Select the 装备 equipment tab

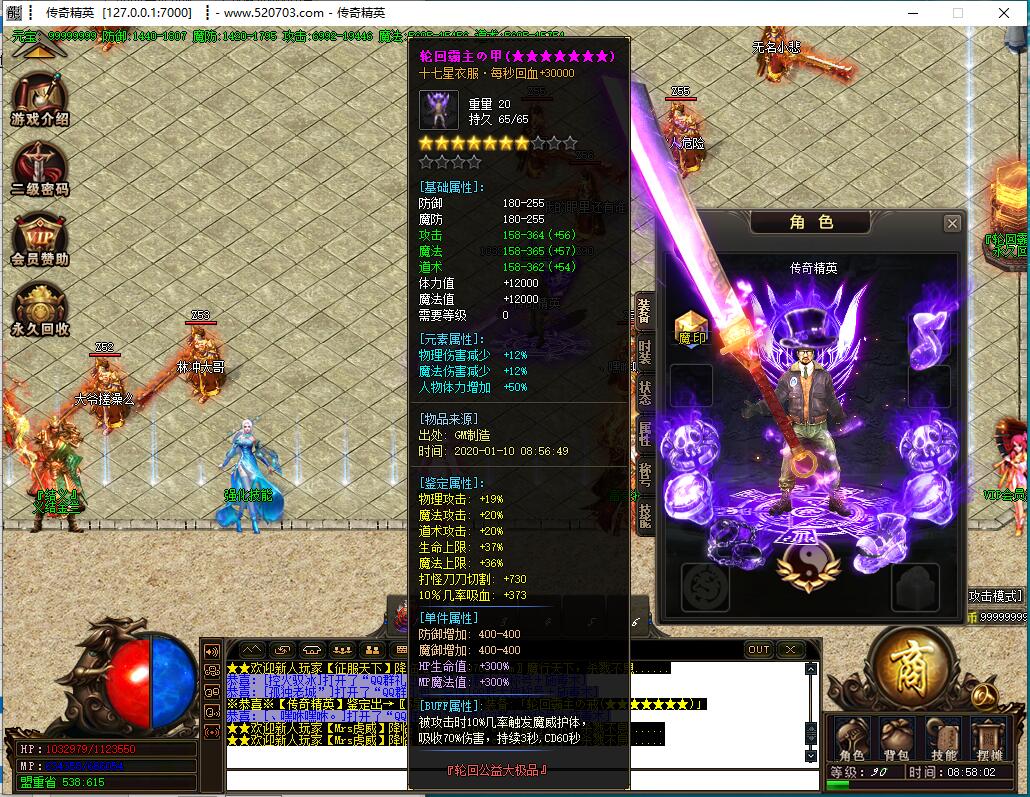point(645,313)
